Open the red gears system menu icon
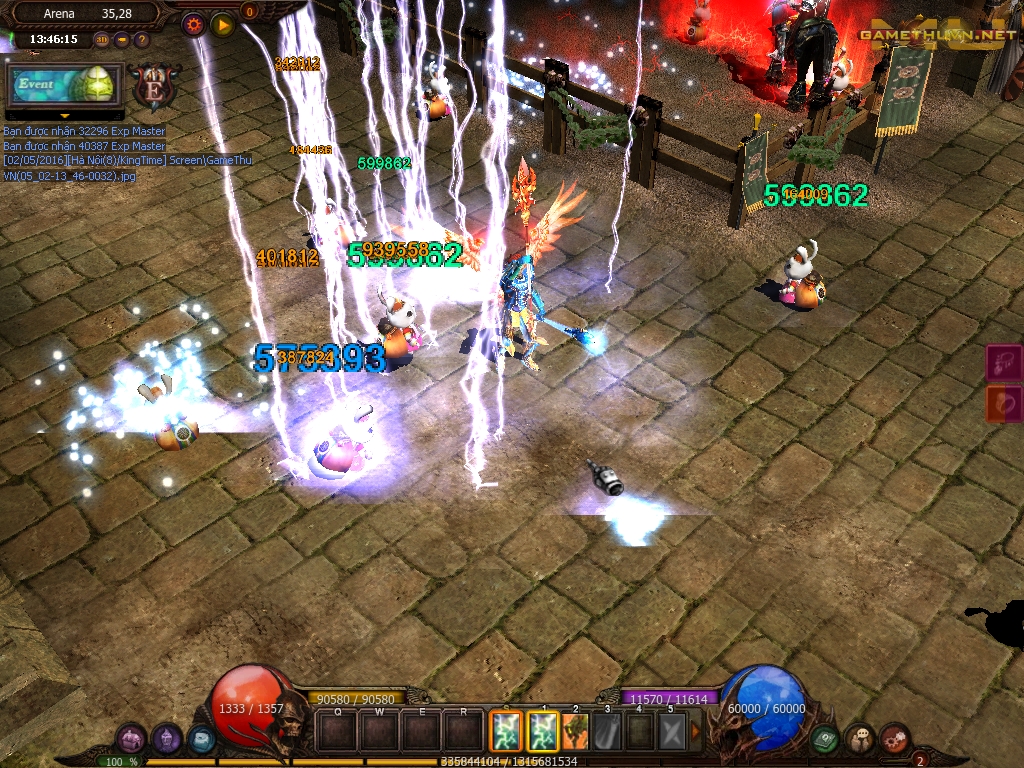1024x768 pixels. coord(894,740)
